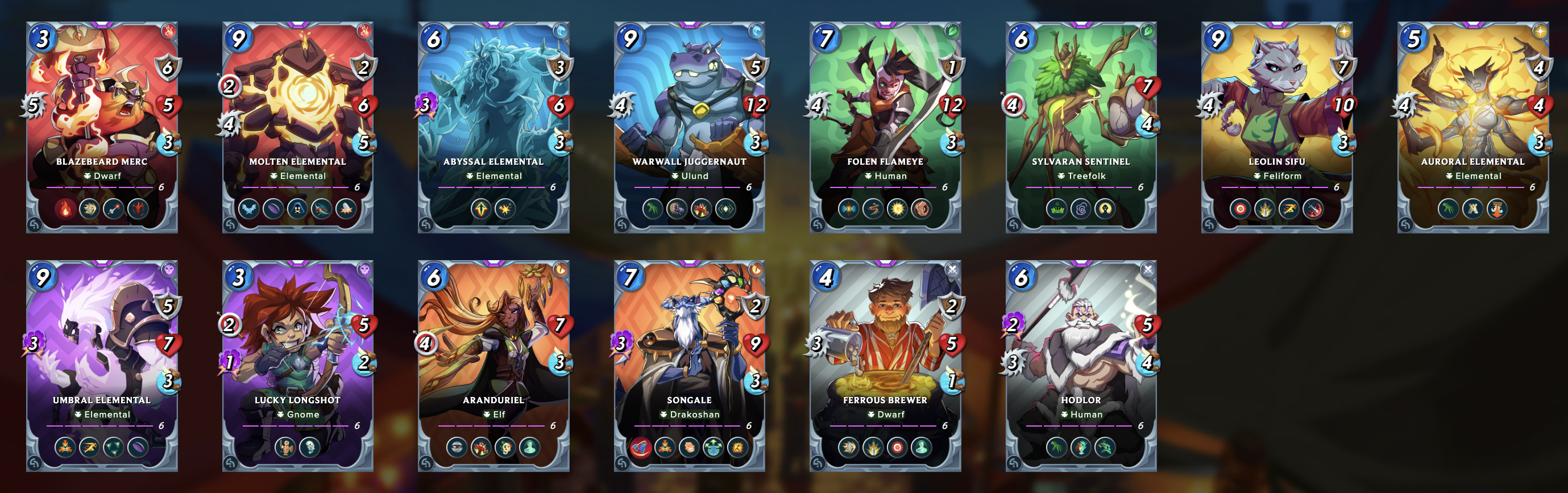Select the Warwall Juggernaut card

(x=689, y=110)
